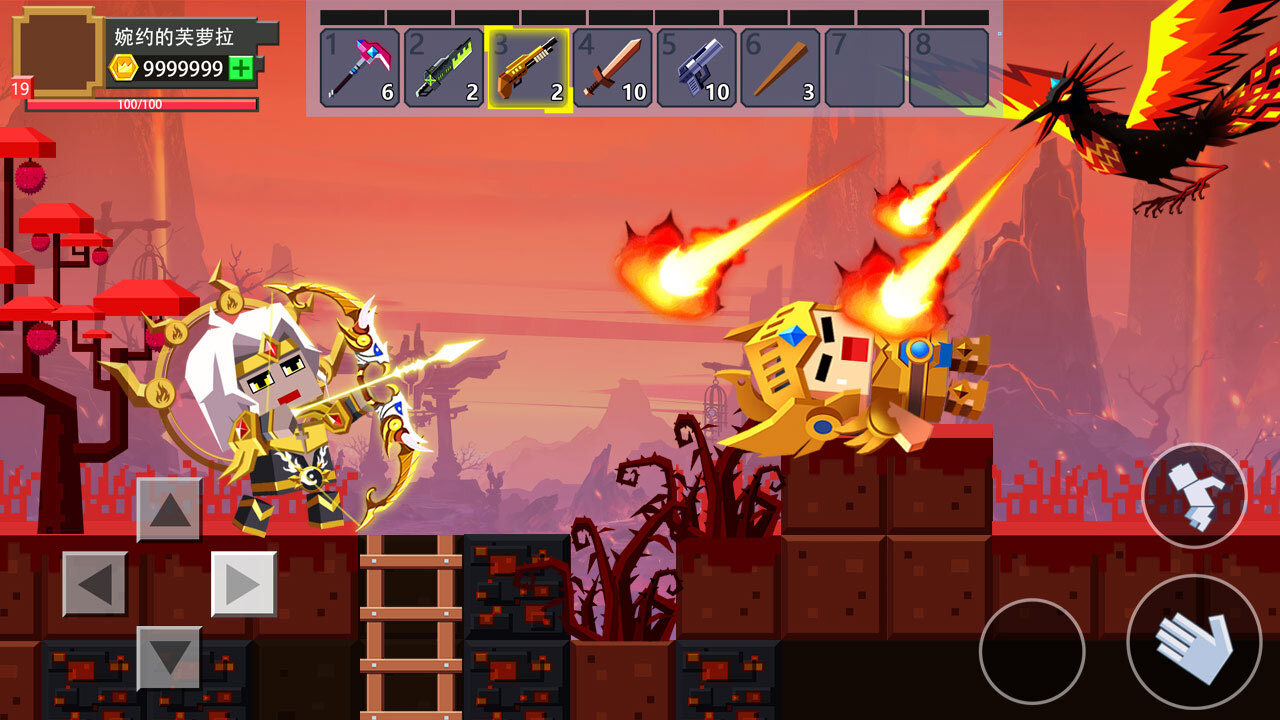Pick the wooden stick in slot 6

(x=781, y=68)
